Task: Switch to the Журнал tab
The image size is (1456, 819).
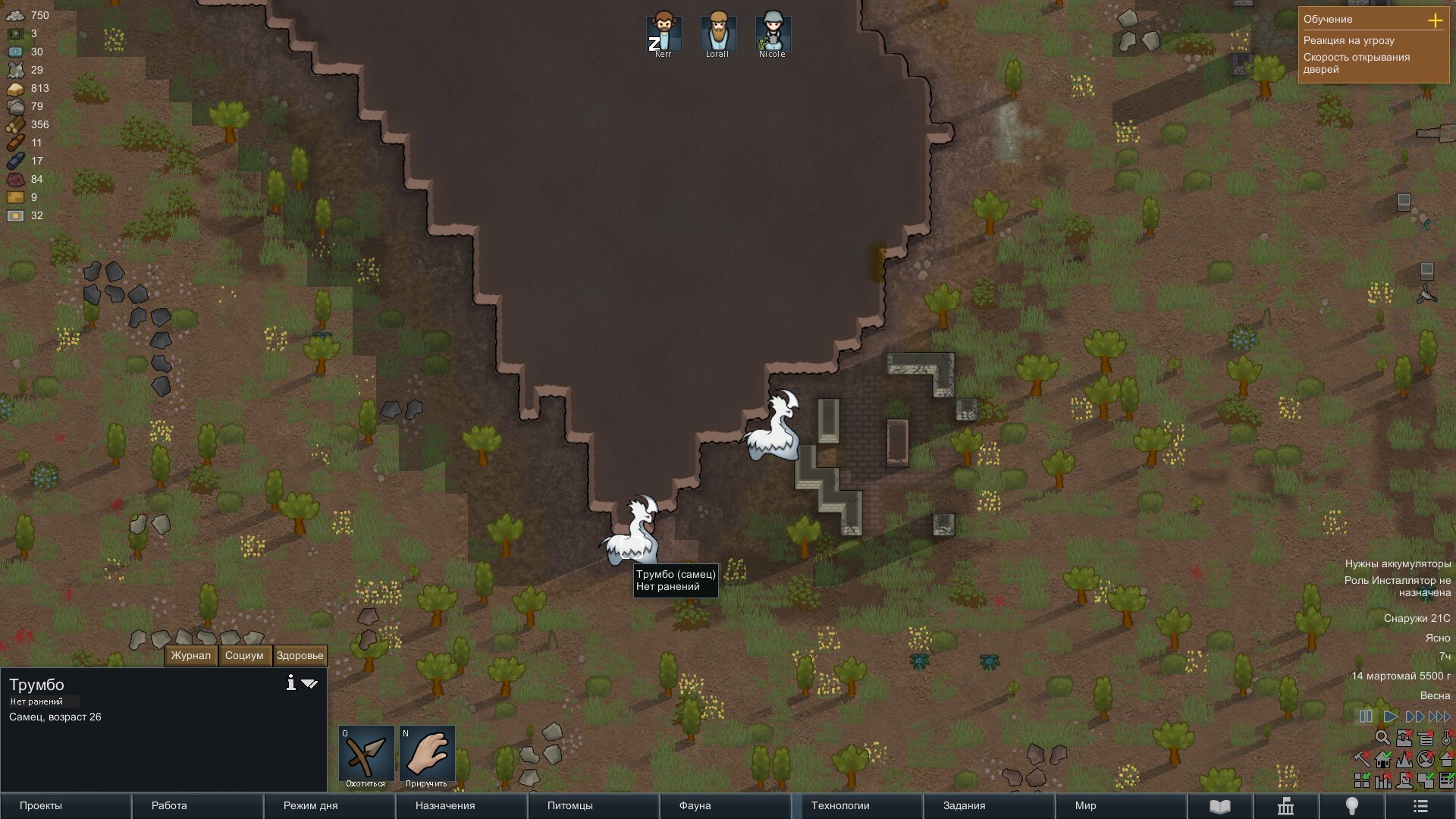Action: pos(190,656)
